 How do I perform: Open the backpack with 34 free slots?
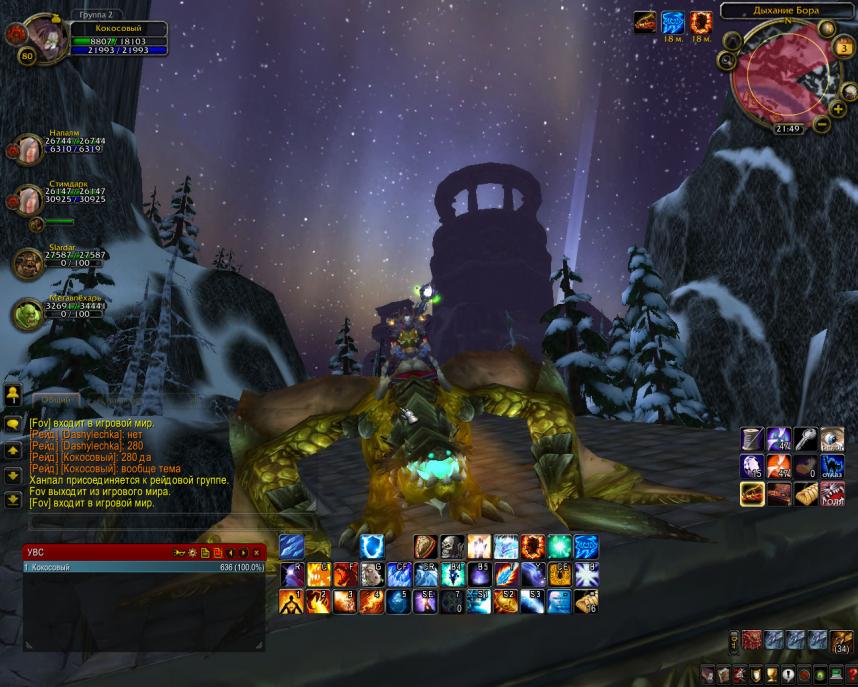click(843, 641)
